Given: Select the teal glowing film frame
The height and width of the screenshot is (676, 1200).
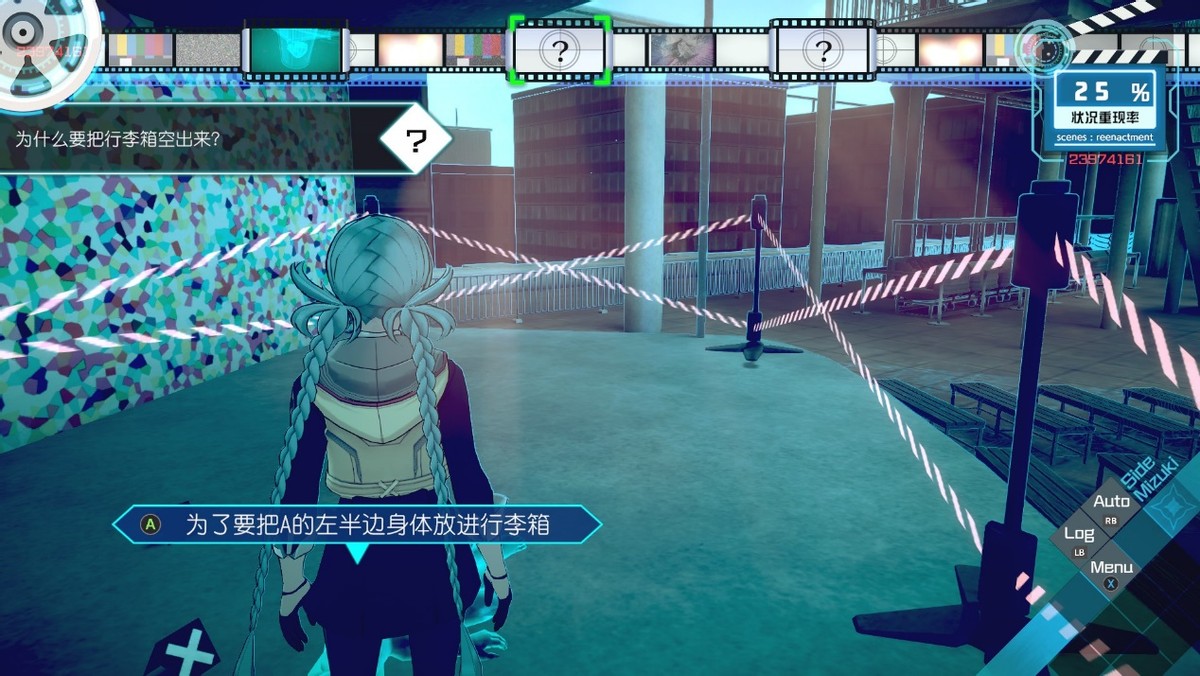Looking at the screenshot, I should click(x=295, y=50).
